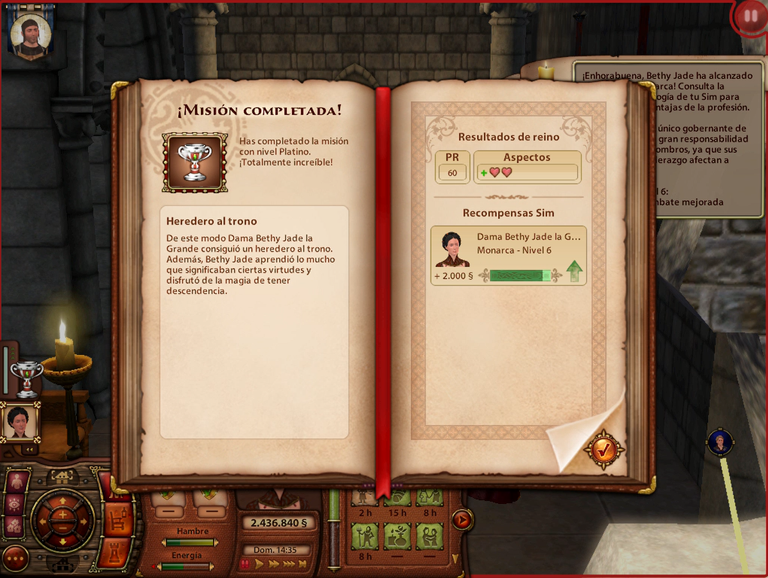View Dama Bethy Jade's reward entry
The height and width of the screenshot is (578, 768).
pyautogui.click(x=508, y=255)
